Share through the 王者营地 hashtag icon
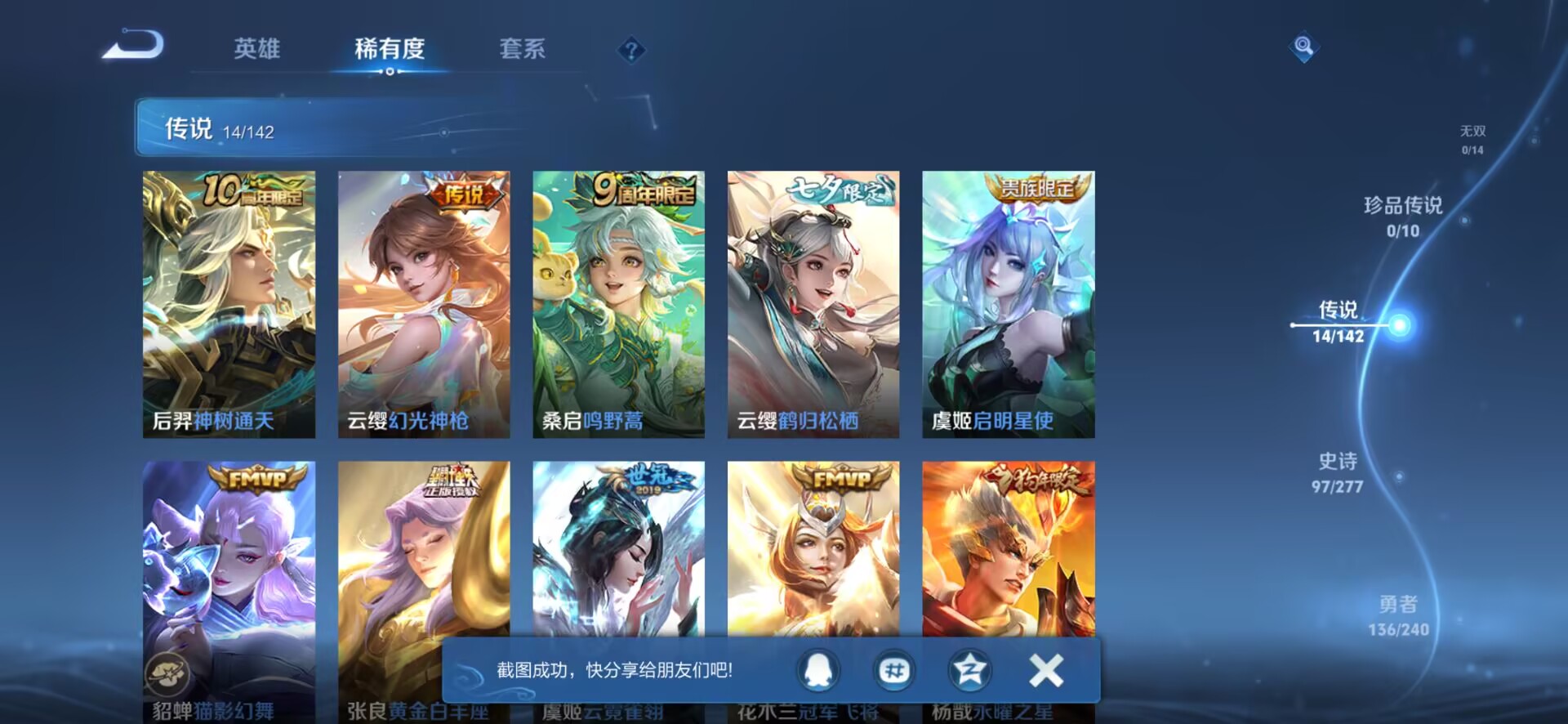 click(894, 668)
